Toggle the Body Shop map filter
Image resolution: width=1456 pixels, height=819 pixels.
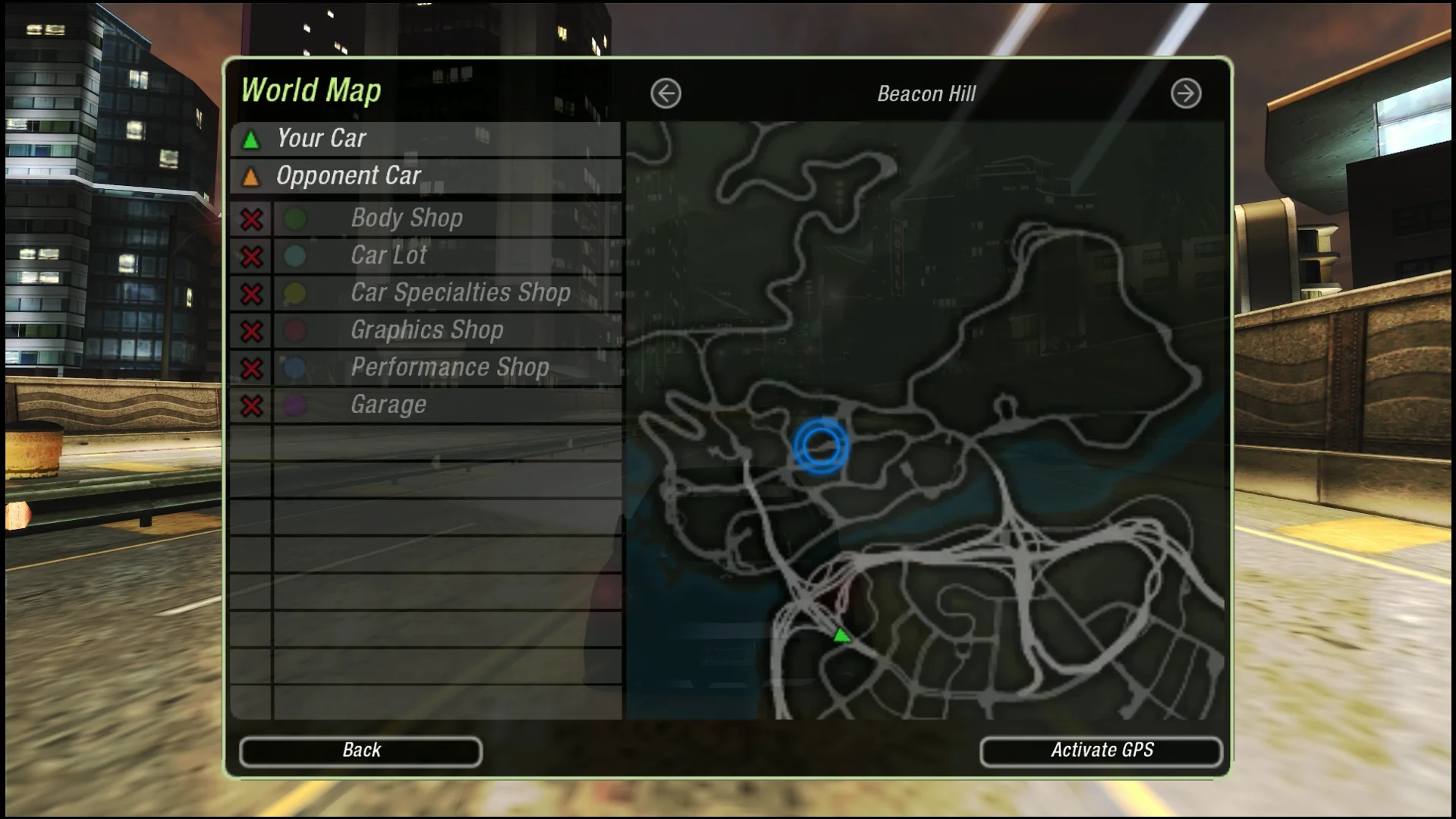pos(252,219)
